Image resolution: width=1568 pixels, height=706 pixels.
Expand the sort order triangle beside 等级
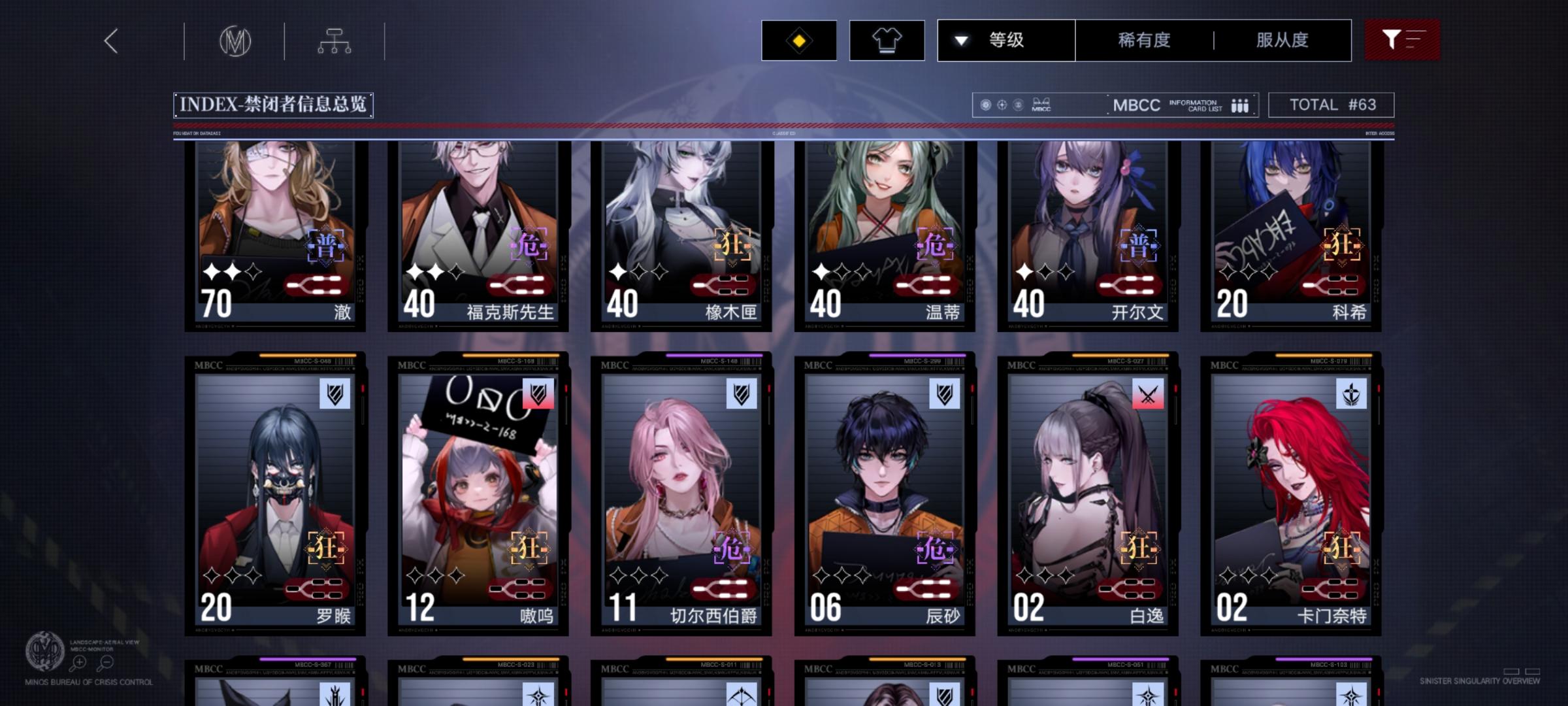[x=960, y=40]
